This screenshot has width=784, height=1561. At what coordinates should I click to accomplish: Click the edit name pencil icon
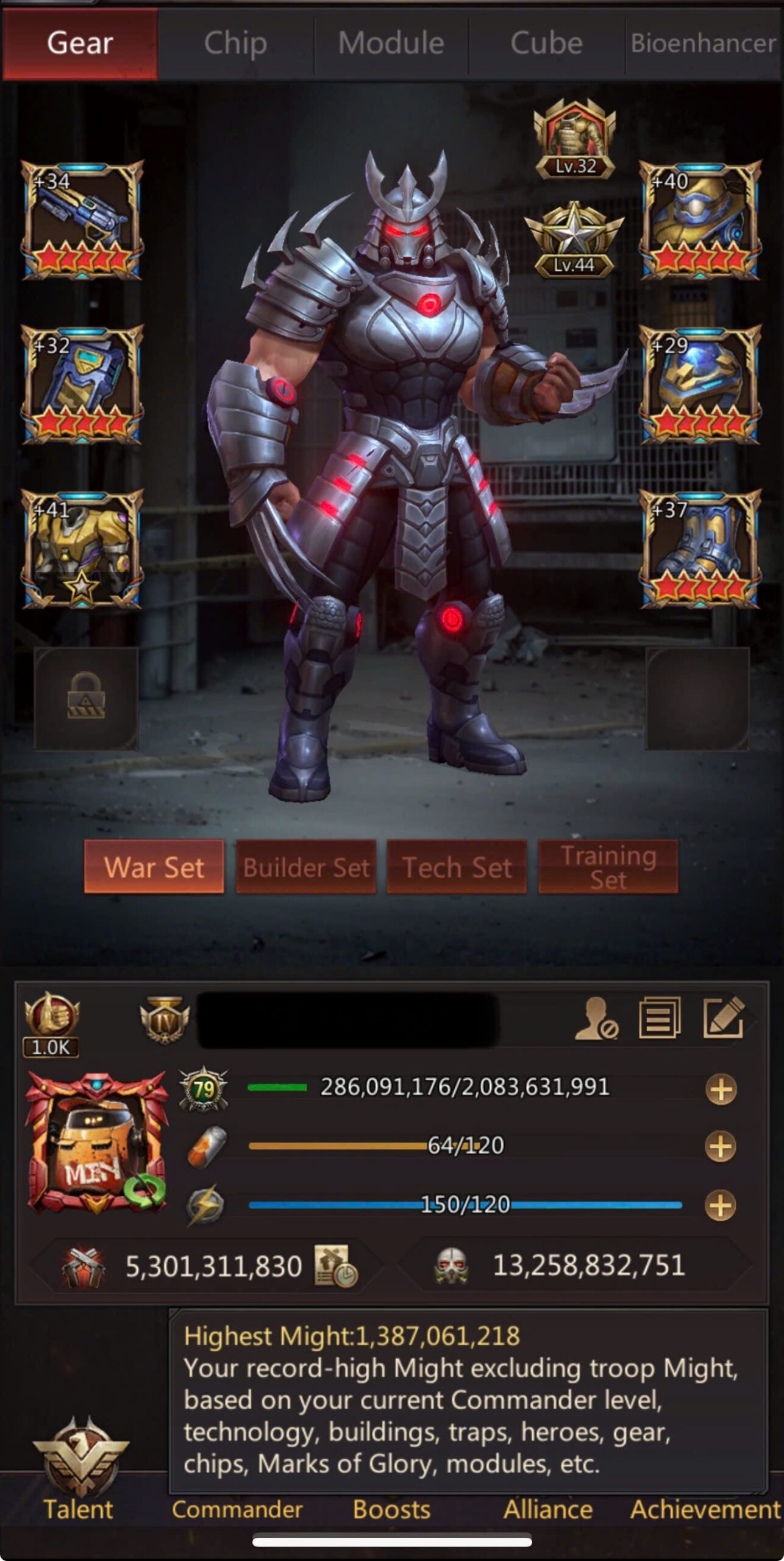click(723, 1016)
